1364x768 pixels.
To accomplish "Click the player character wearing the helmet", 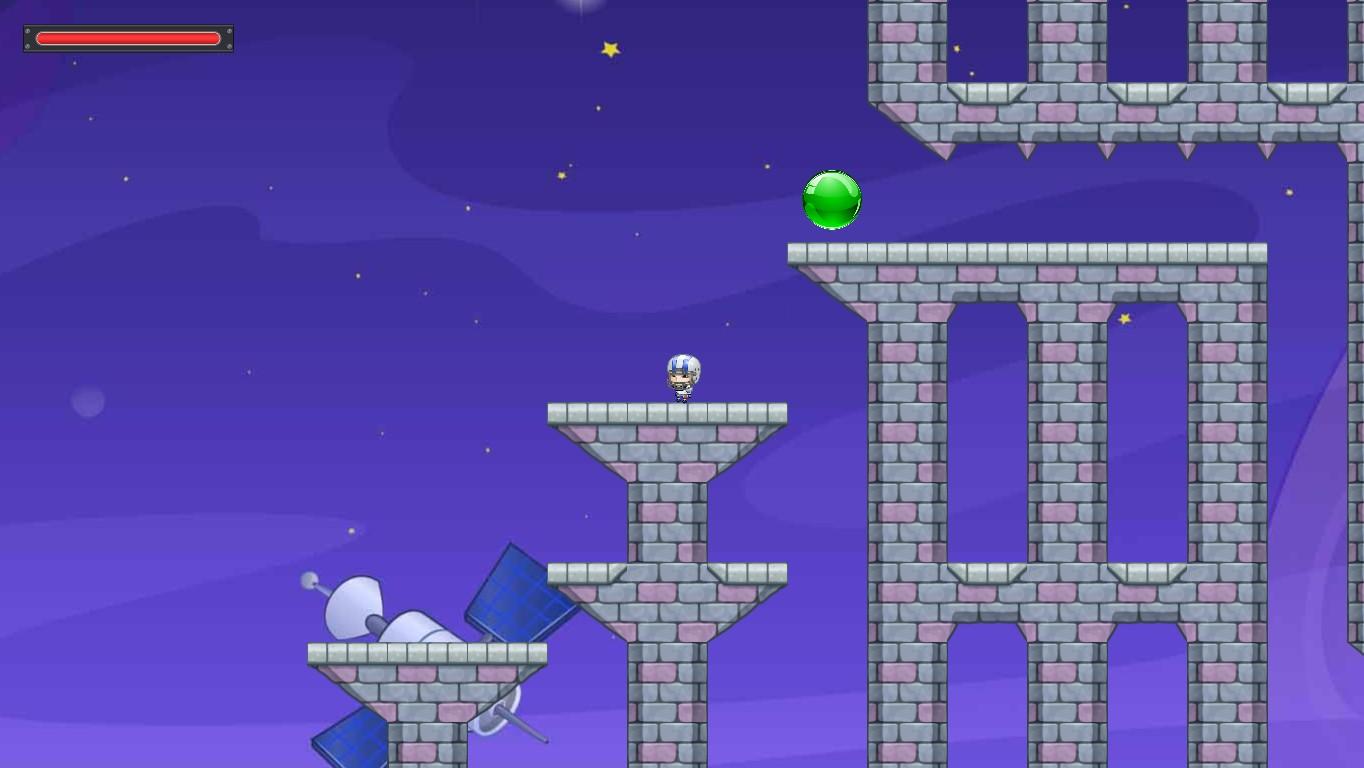I will pyautogui.click(x=681, y=378).
